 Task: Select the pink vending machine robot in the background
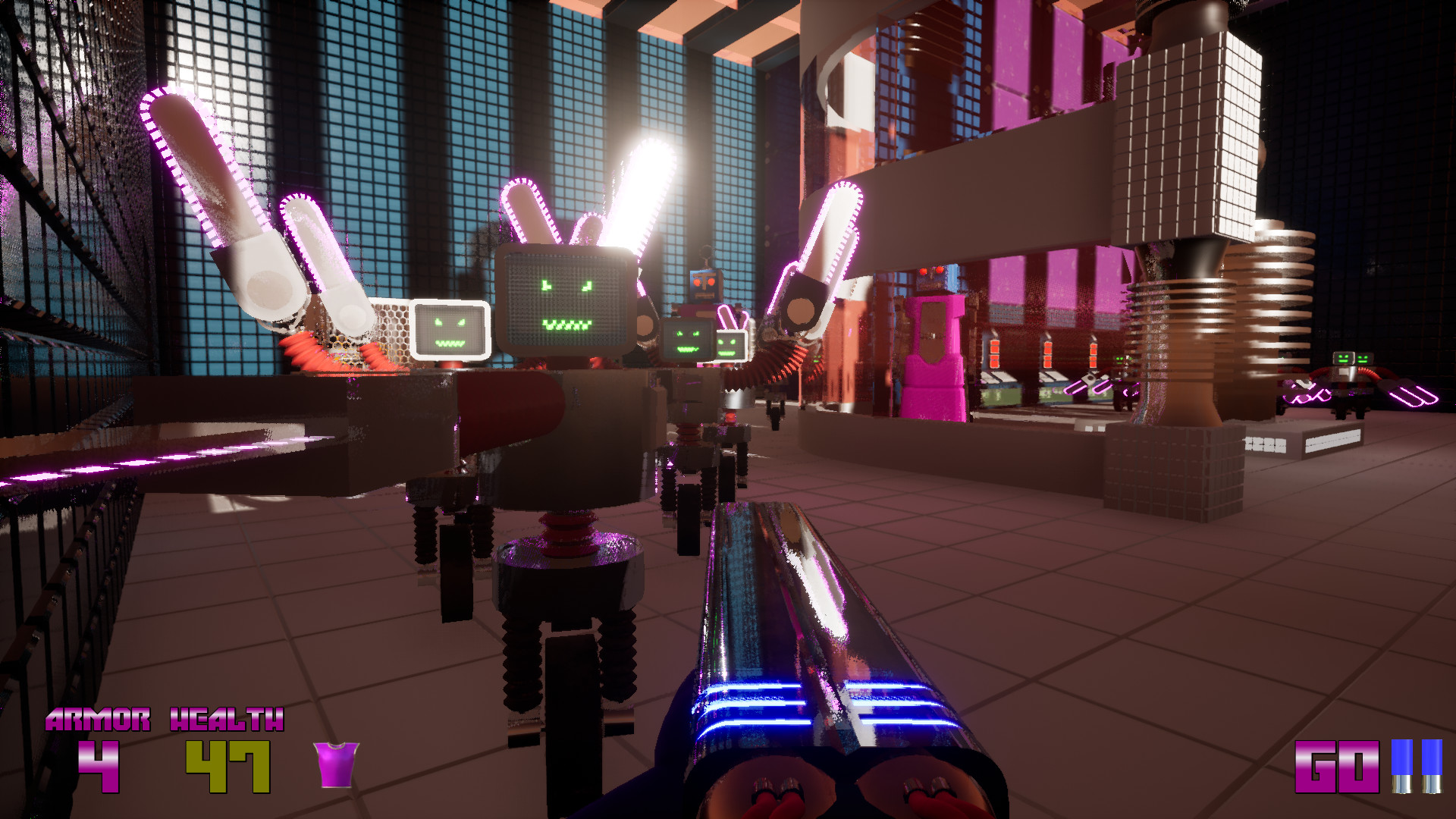[x=933, y=356]
